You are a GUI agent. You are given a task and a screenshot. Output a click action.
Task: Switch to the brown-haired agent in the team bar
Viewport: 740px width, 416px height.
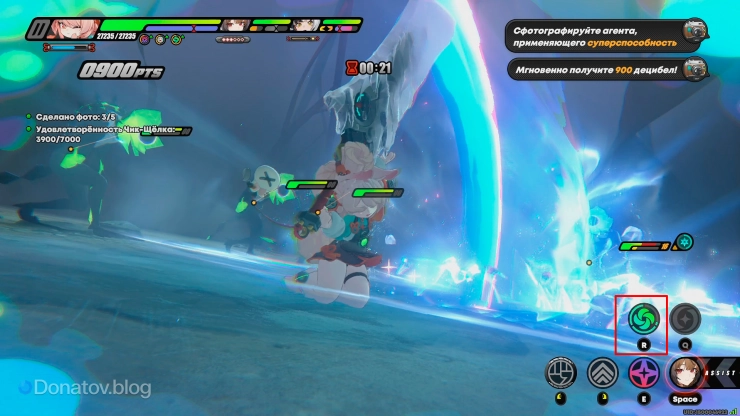point(234,25)
